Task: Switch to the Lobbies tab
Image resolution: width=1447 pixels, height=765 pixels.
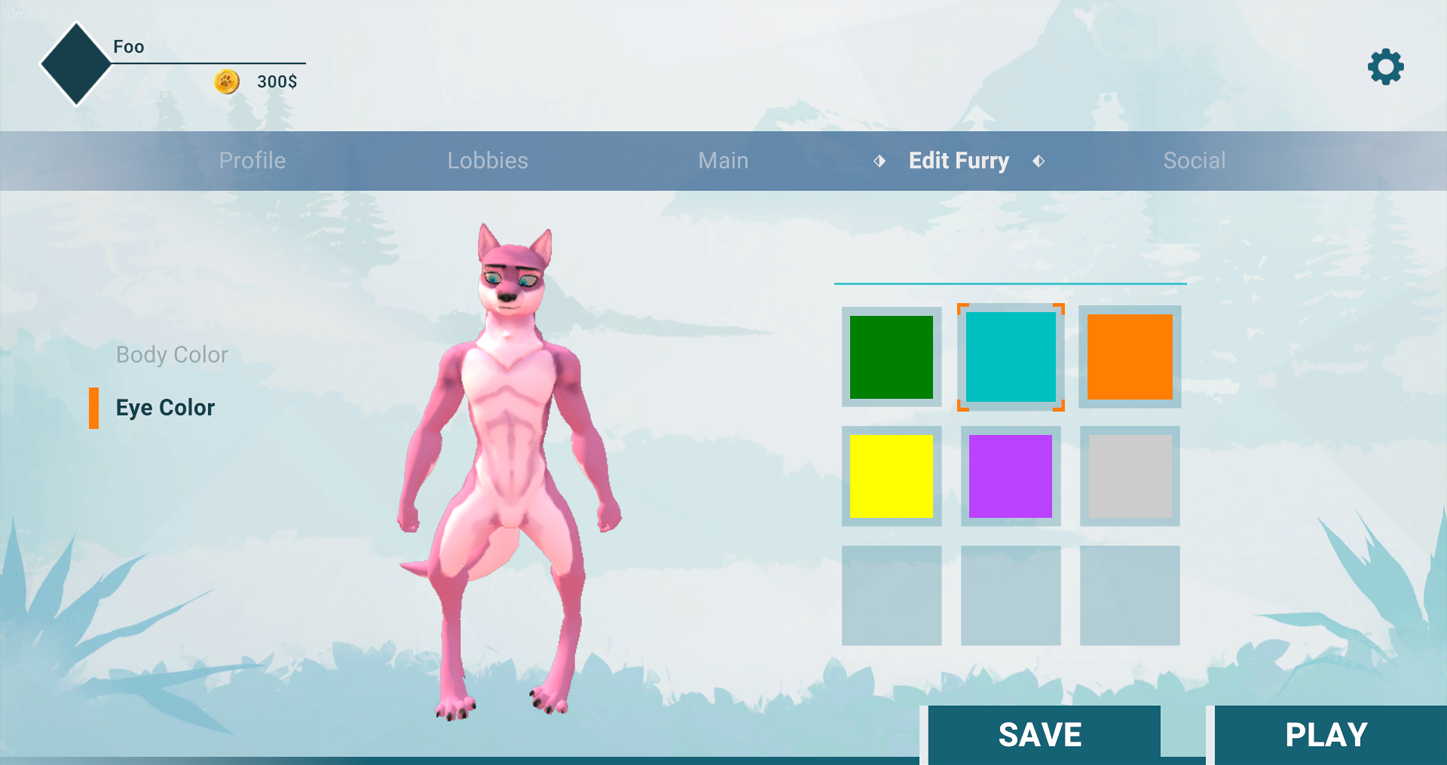Action: 487,161
